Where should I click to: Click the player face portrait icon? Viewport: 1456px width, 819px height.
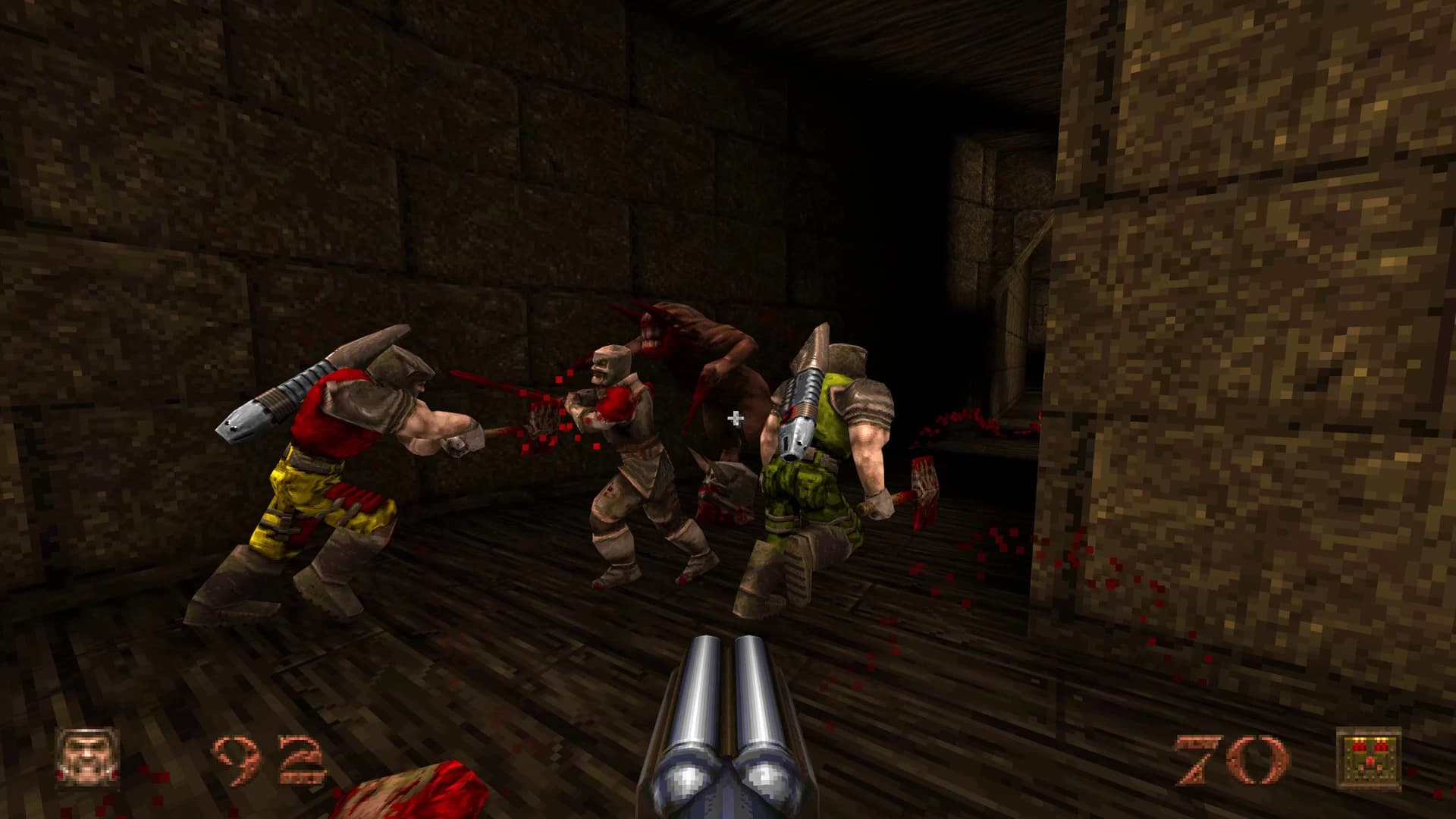[89, 759]
